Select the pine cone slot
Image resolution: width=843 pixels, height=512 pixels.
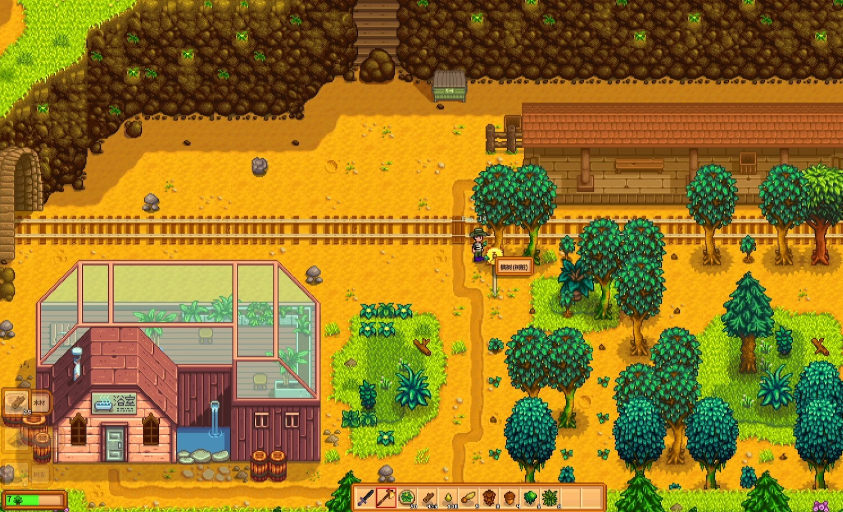pyautogui.click(x=489, y=497)
